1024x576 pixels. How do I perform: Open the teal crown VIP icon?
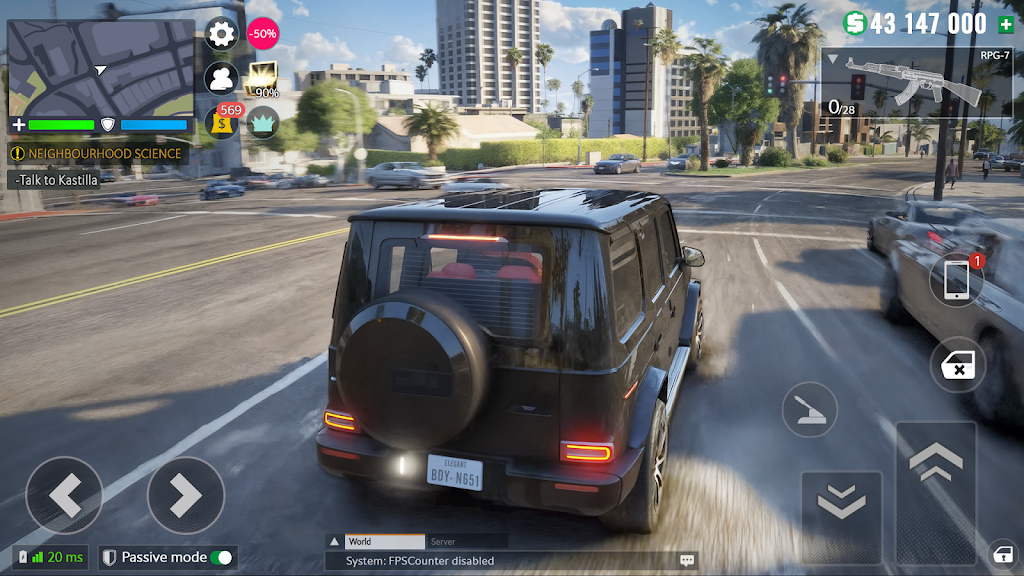[x=263, y=123]
